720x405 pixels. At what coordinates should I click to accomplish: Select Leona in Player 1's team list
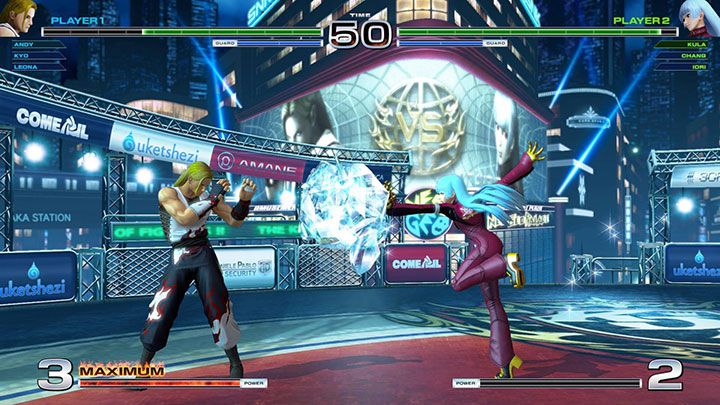click(x=26, y=67)
